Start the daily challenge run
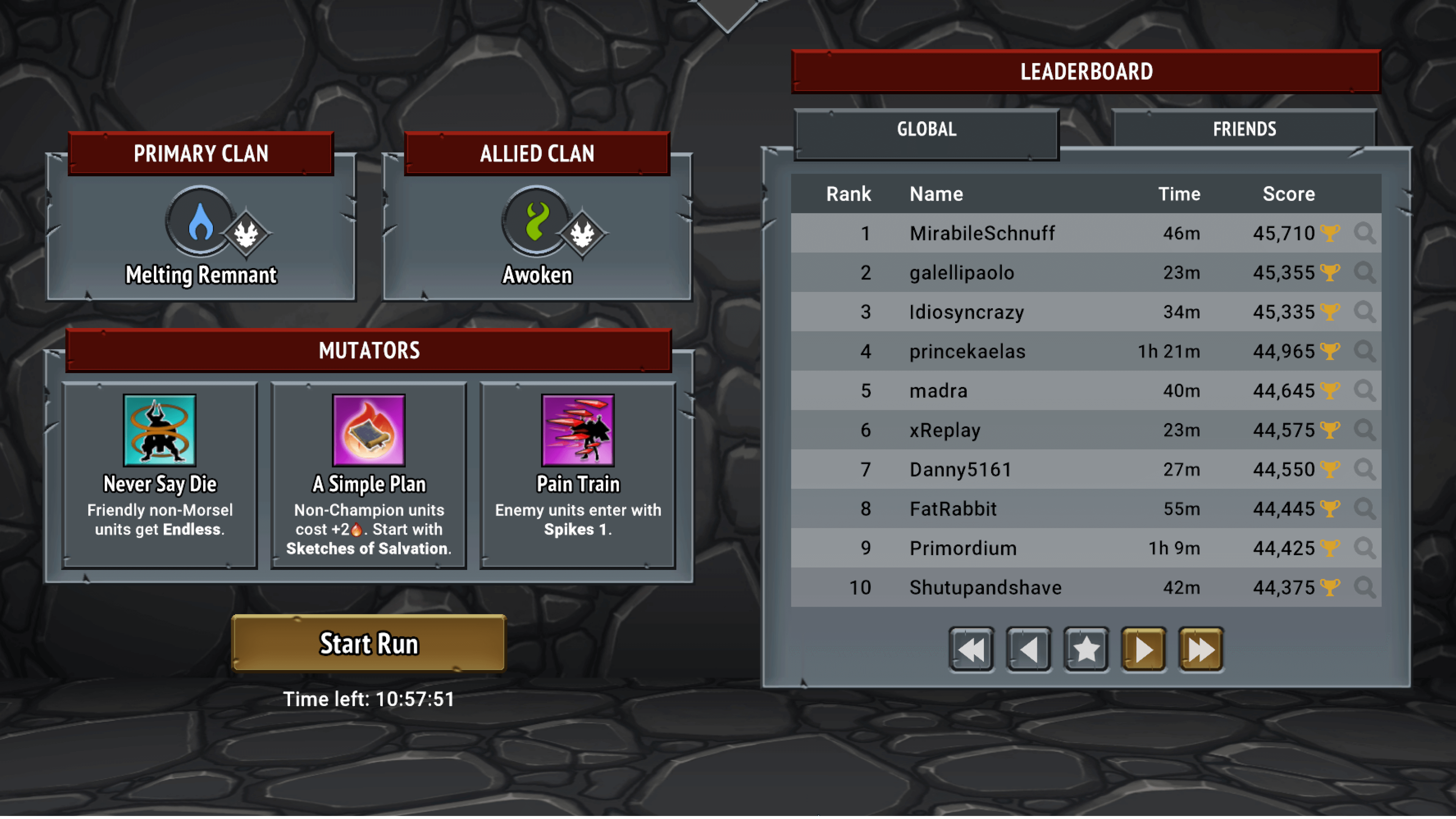This screenshot has width=1456, height=819. tap(369, 643)
